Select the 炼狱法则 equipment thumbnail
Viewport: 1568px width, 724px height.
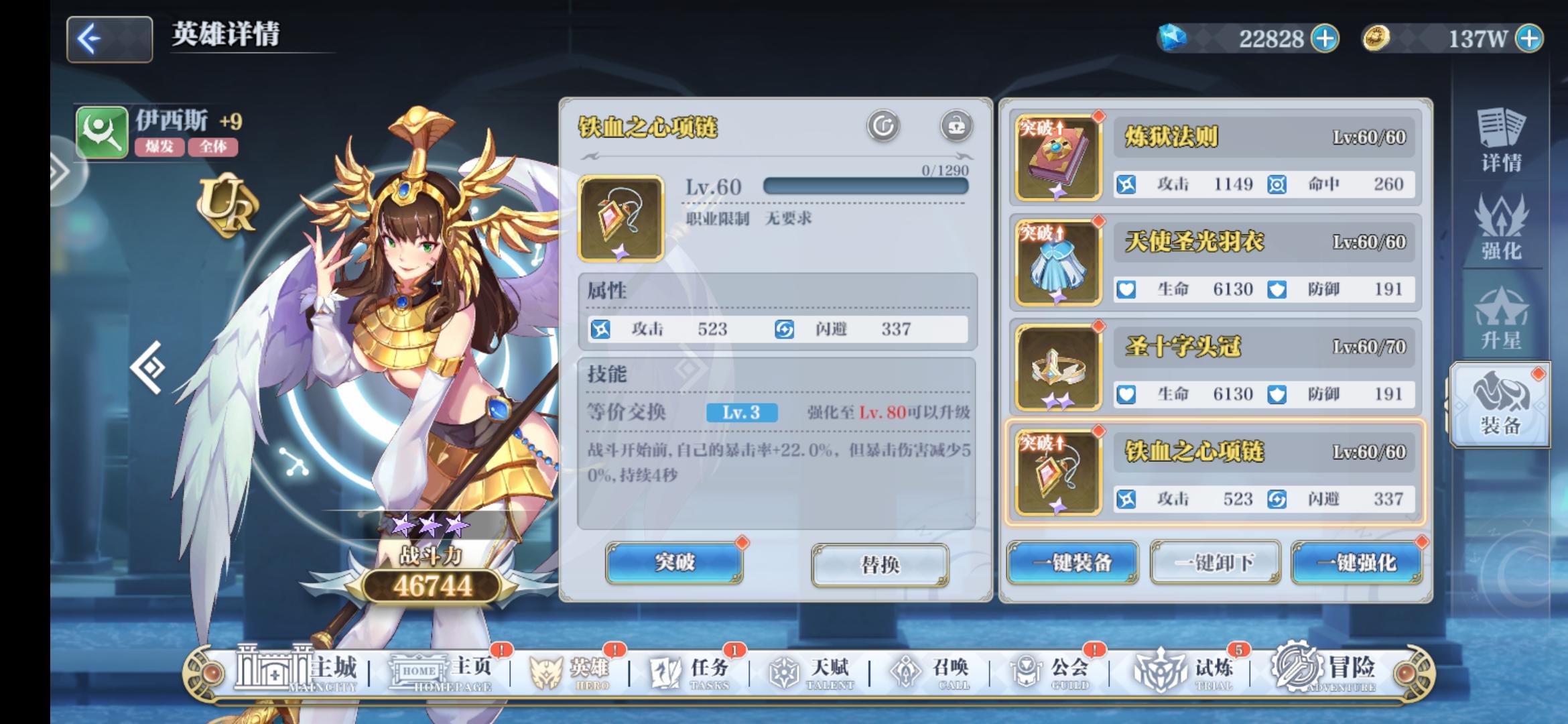click(1057, 154)
